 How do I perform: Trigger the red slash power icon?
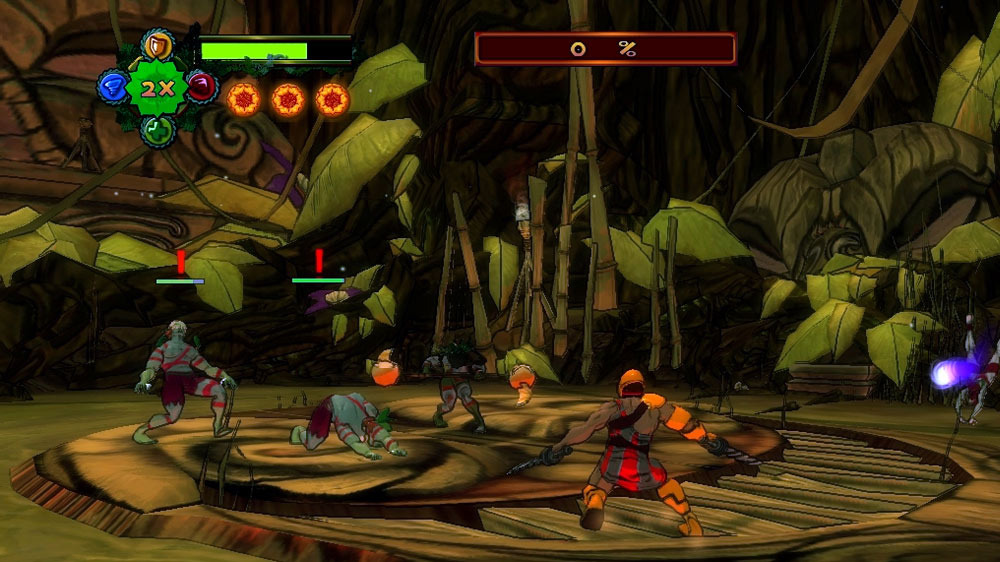pyautogui.click(x=201, y=87)
